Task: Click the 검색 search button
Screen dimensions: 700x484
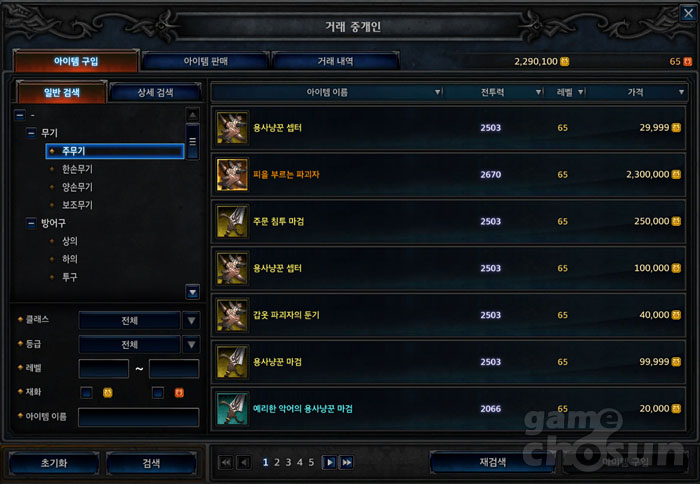Action: [x=151, y=463]
